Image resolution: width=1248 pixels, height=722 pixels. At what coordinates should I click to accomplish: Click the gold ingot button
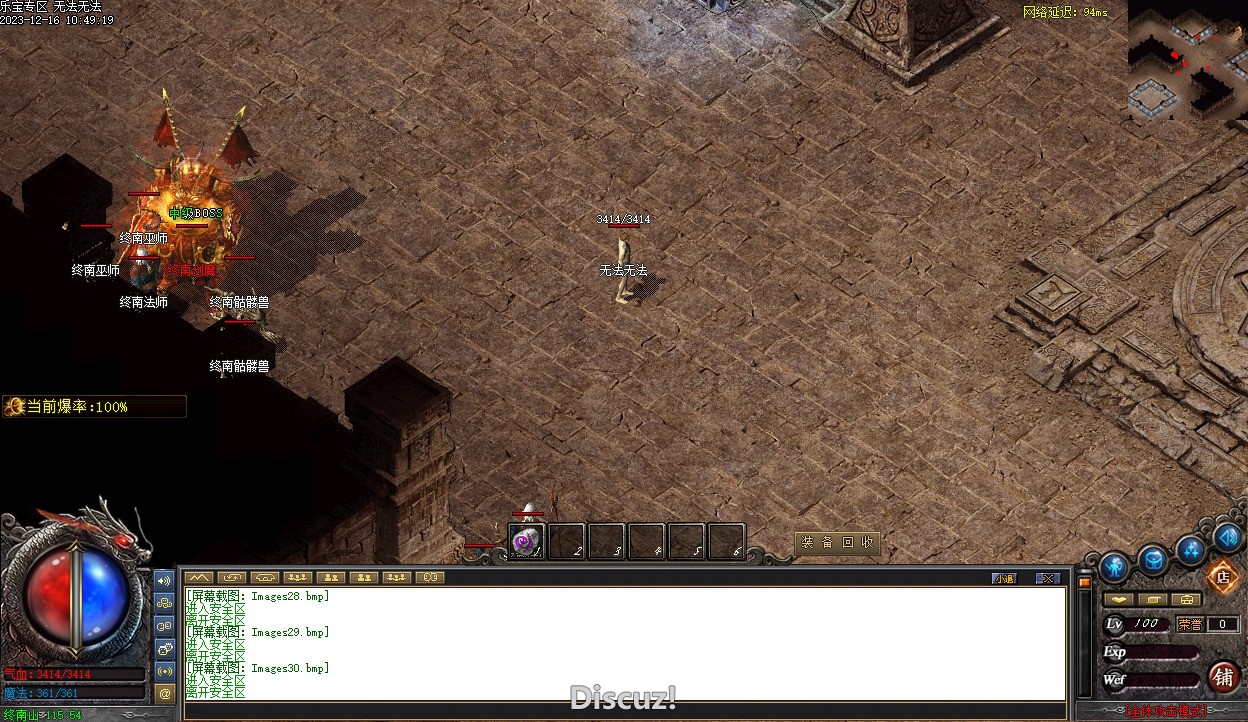tap(1119, 599)
